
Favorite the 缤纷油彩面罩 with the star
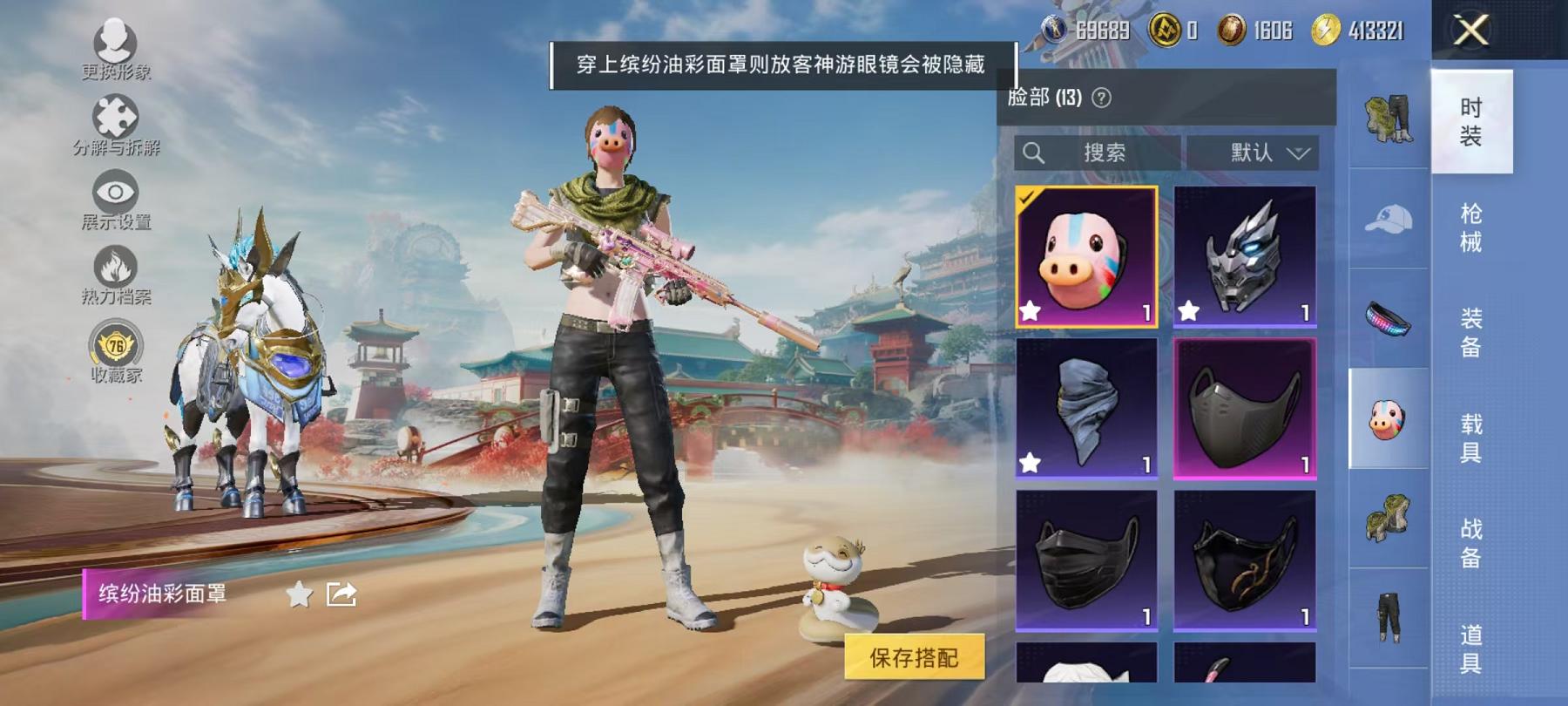[300, 594]
